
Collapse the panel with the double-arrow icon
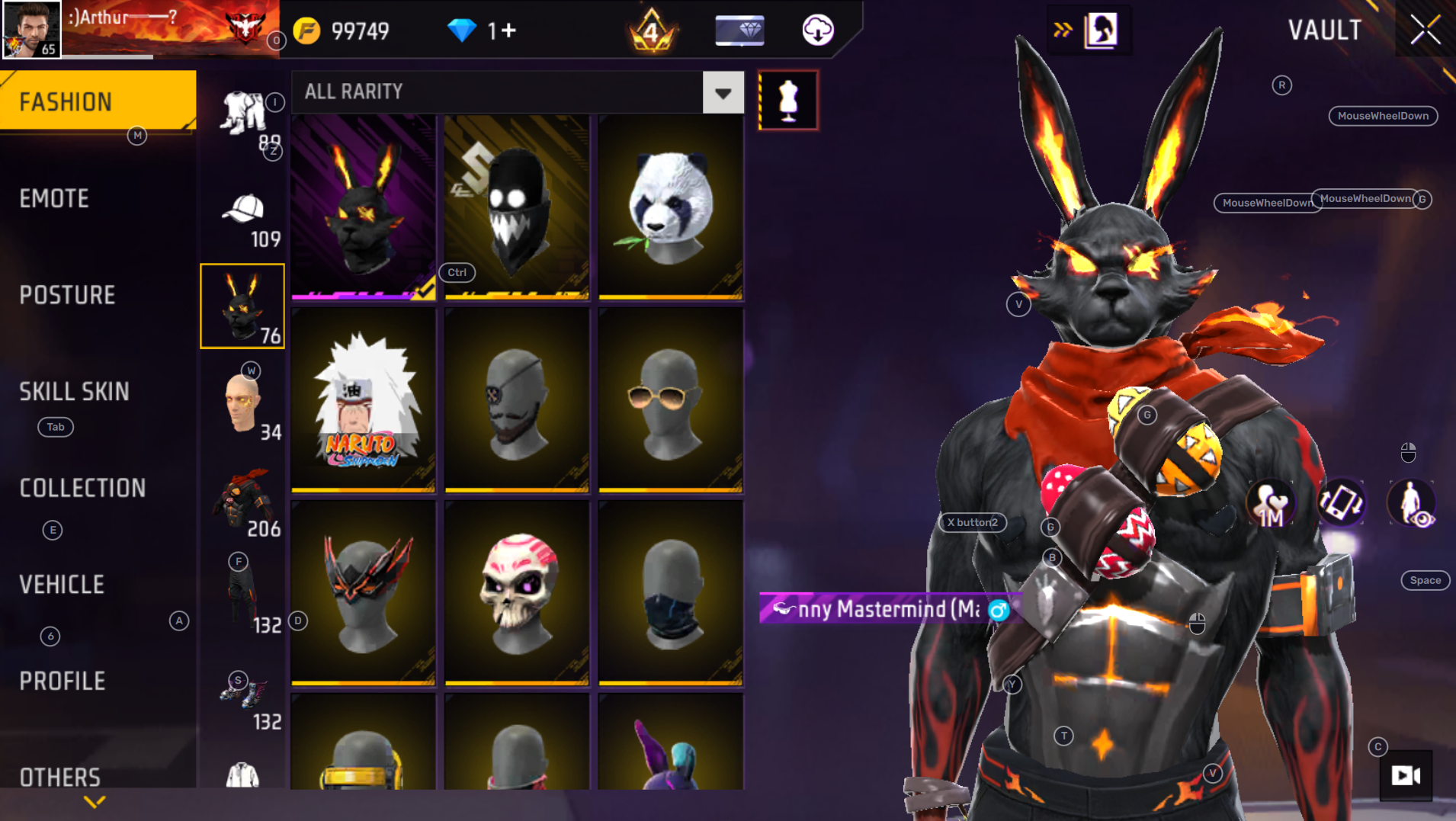(x=1061, y=28)
